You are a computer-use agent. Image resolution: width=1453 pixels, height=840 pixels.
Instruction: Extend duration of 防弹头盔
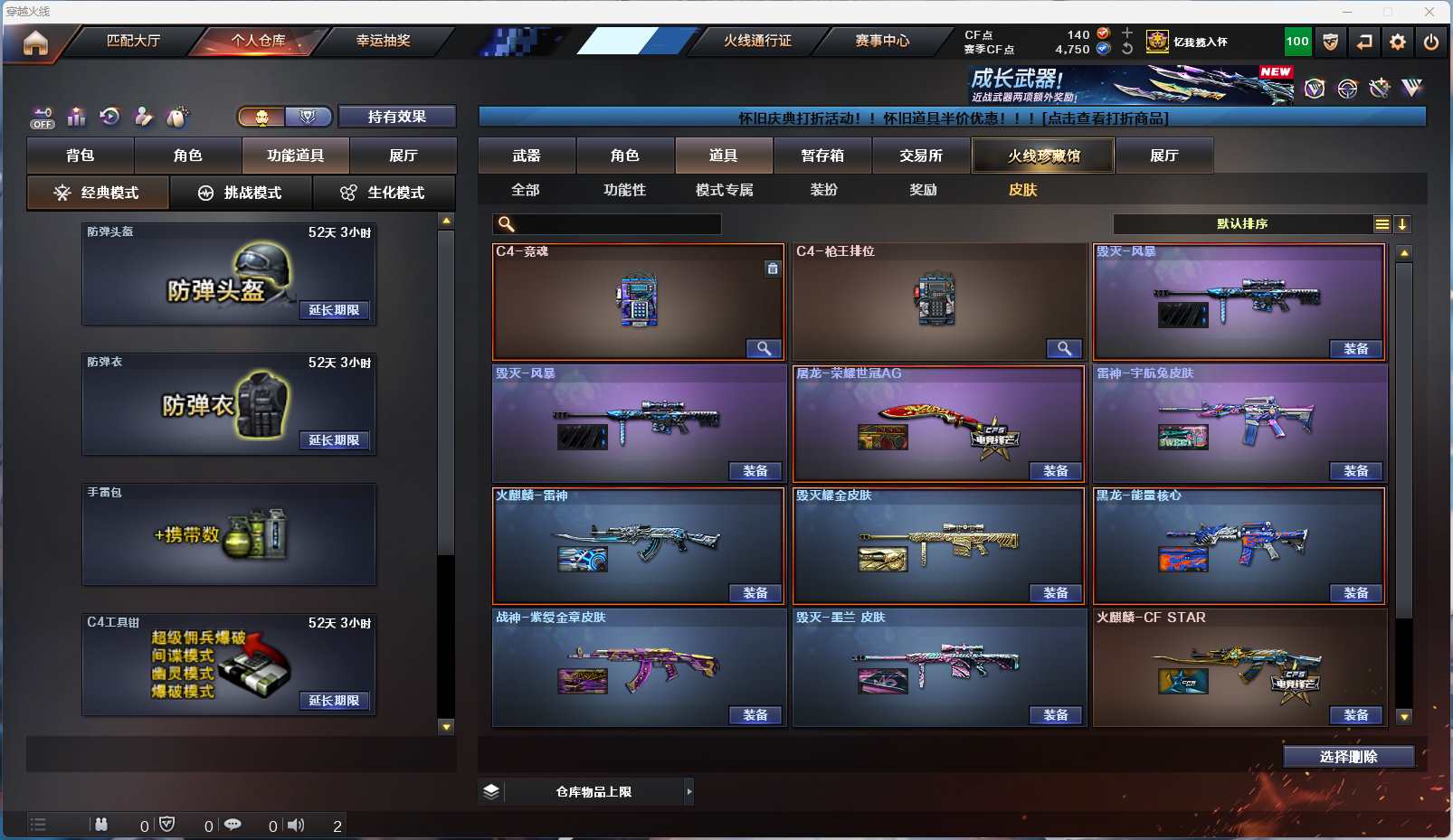coord(334,310)
